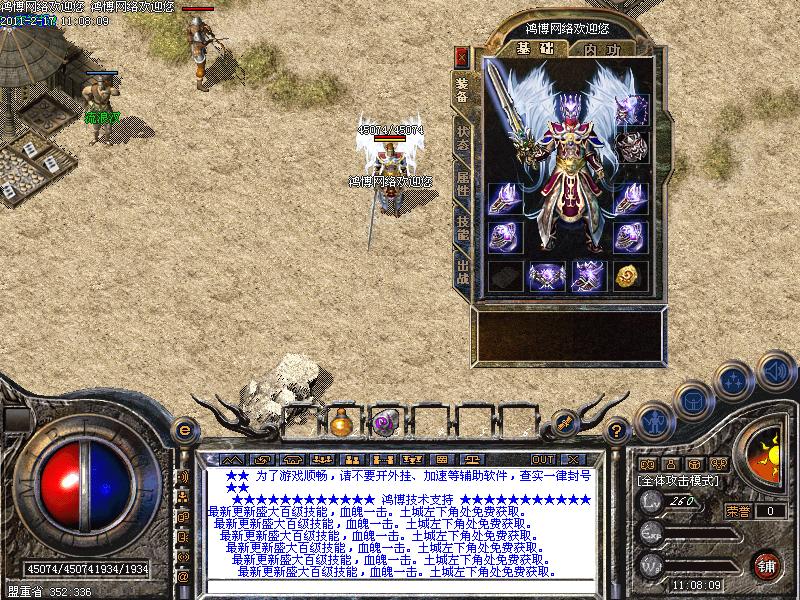Open the character figure round button
The width and height of the screenshot is (800, 600).
[x=652, y=420]
